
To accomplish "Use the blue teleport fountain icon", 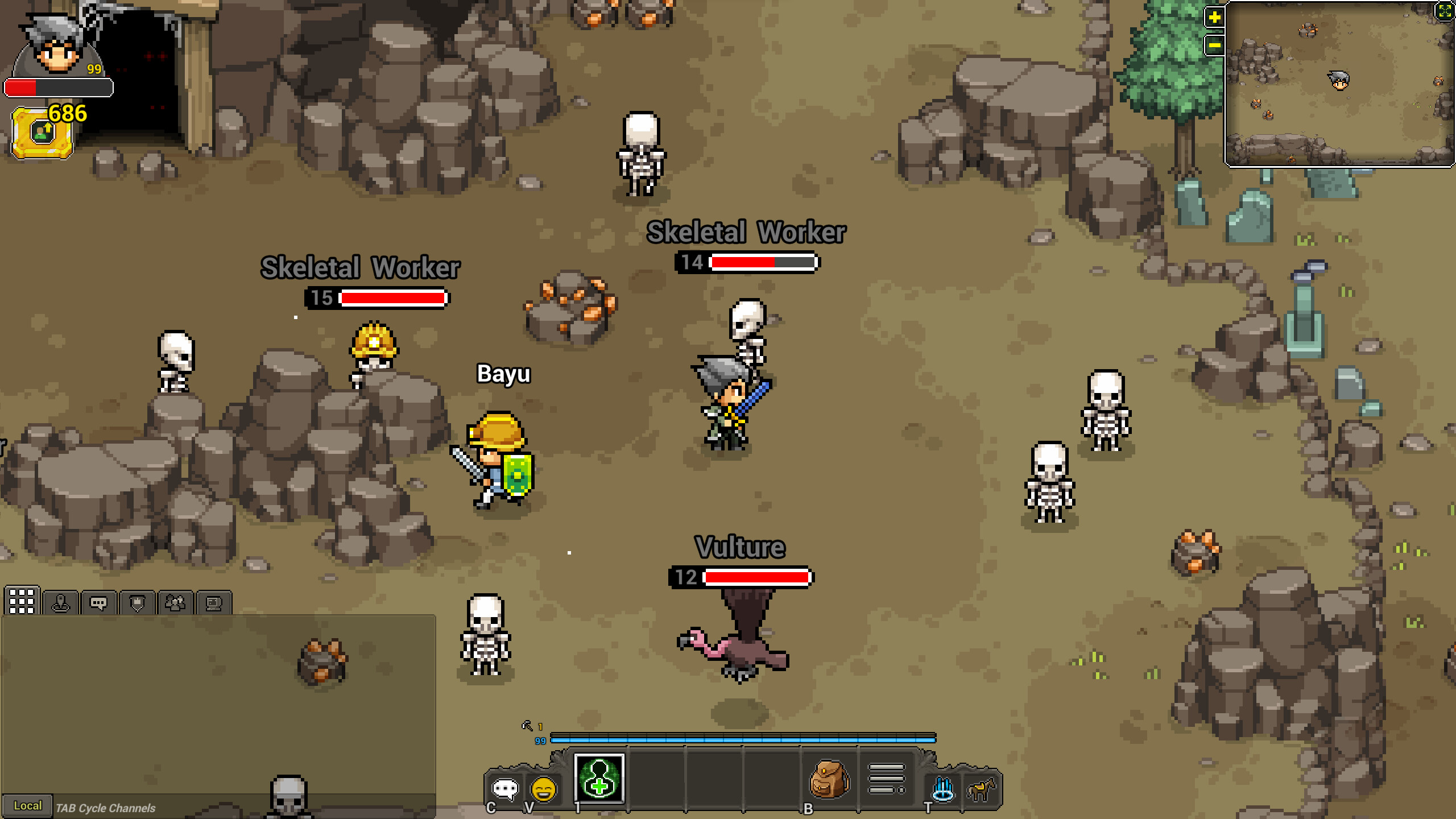I will pyautogui.click(x=943, y=788).
